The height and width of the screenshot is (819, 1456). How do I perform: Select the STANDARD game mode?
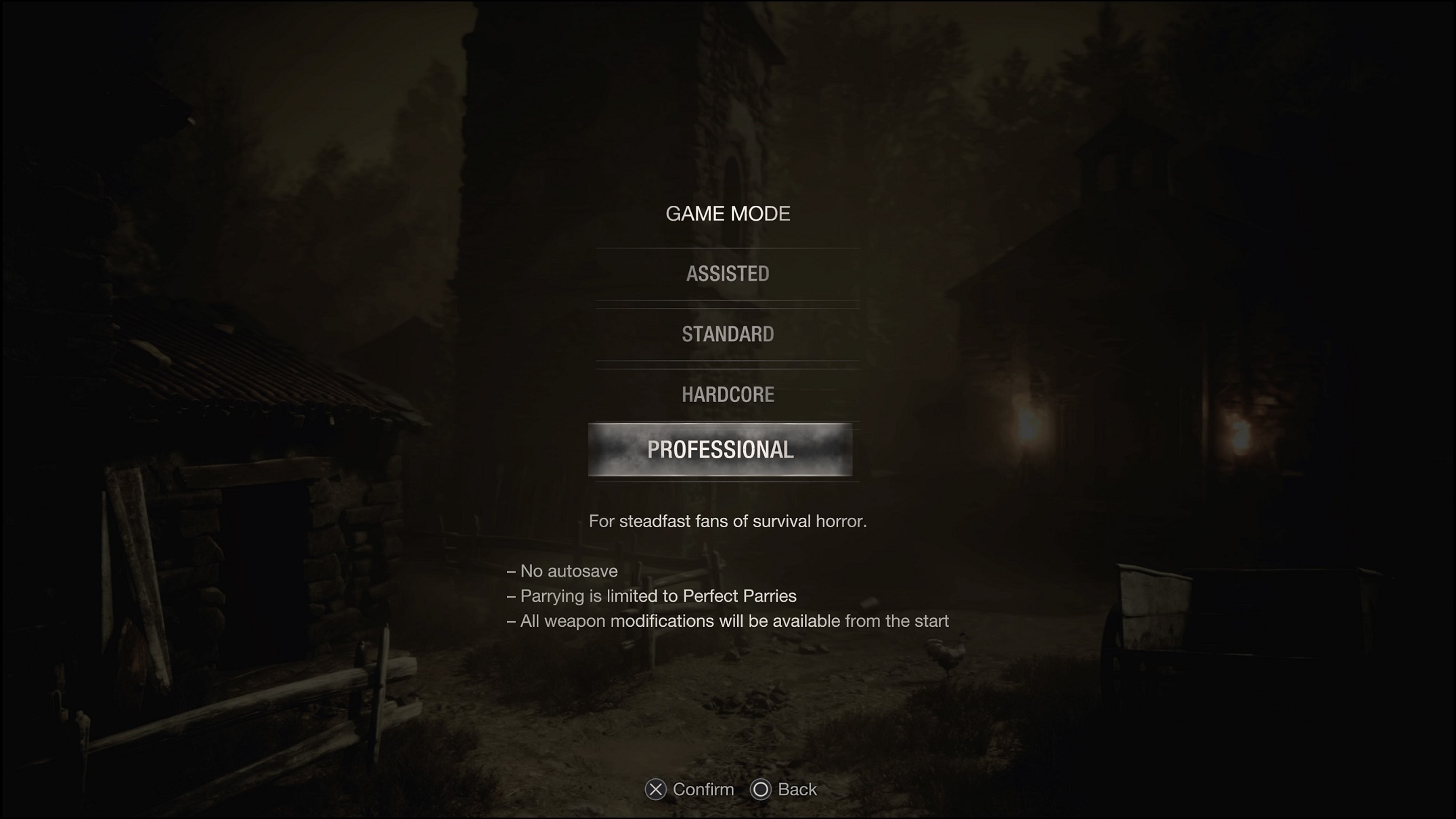click(x=727, y=334)
